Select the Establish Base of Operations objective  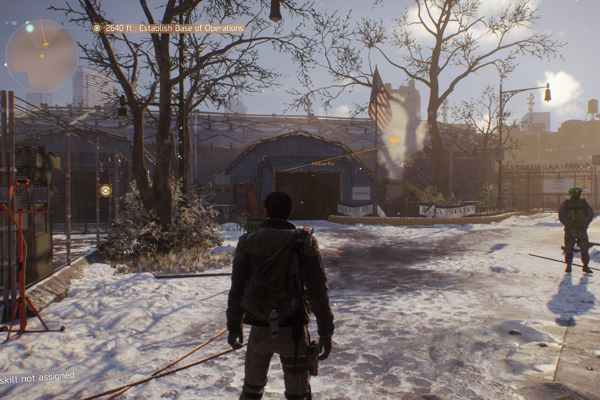(x=168, y=29)
